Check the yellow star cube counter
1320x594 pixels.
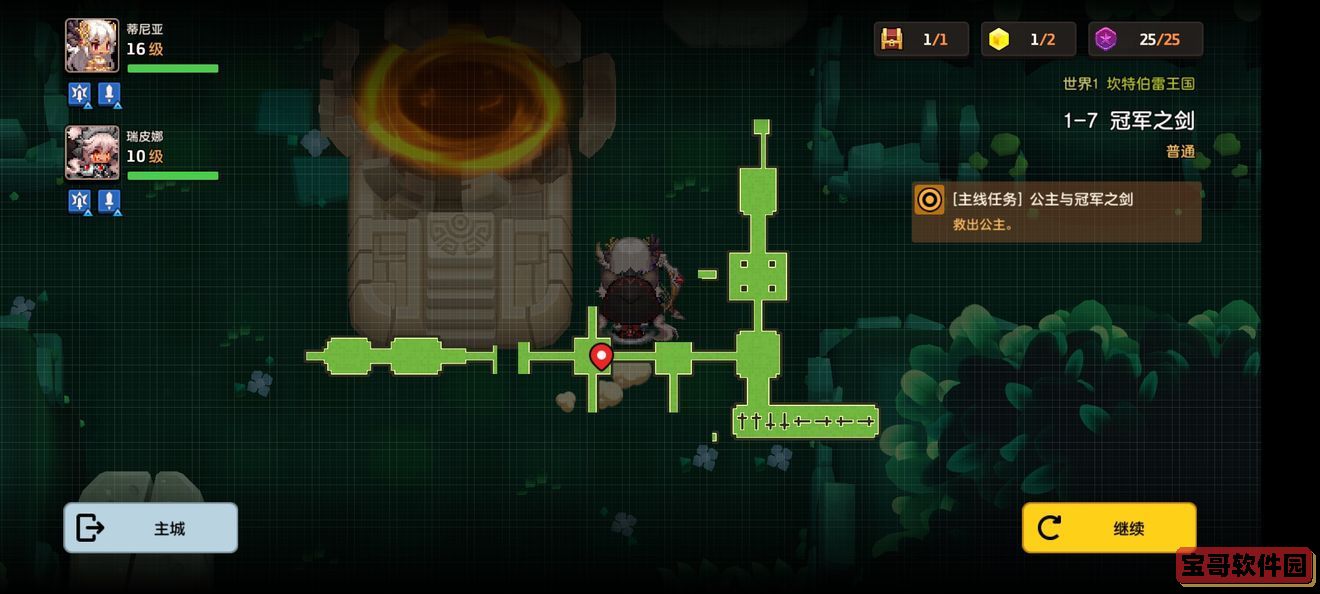(999, 39)
